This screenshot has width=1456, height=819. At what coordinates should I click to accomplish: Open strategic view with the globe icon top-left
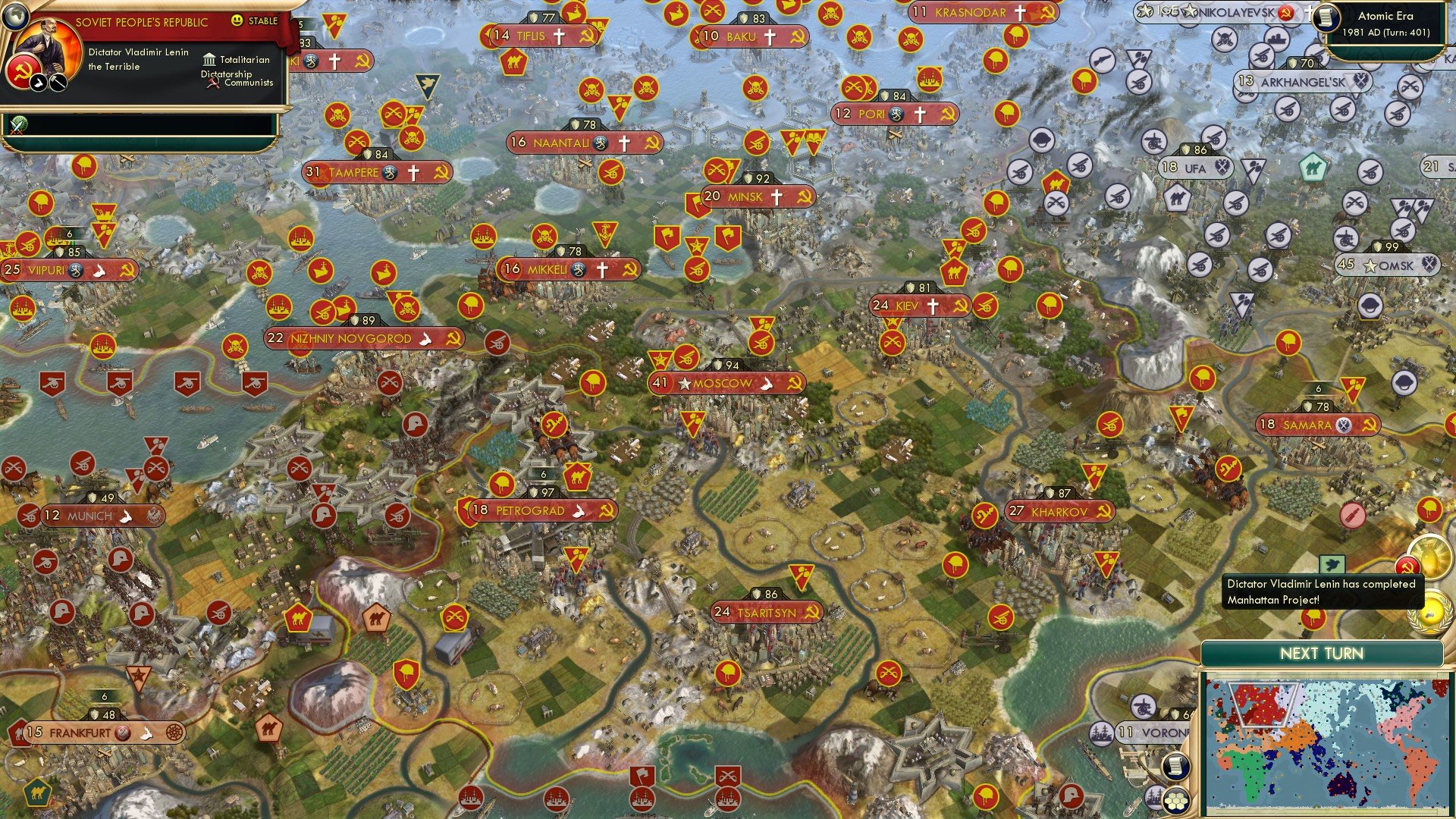15,17
